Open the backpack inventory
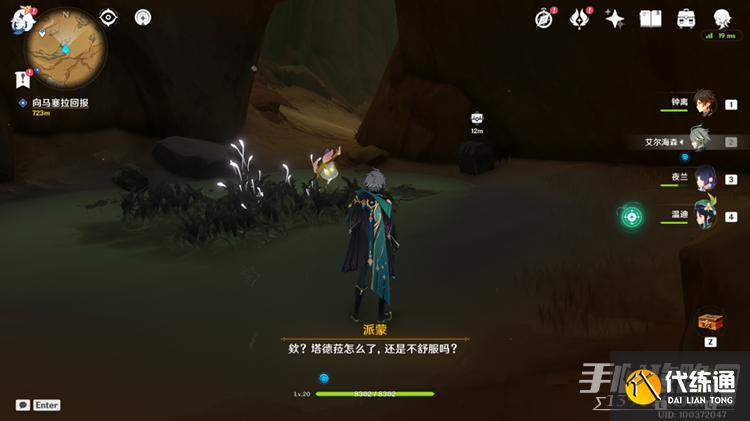750x421 pixels. click(x=686, y=19)
